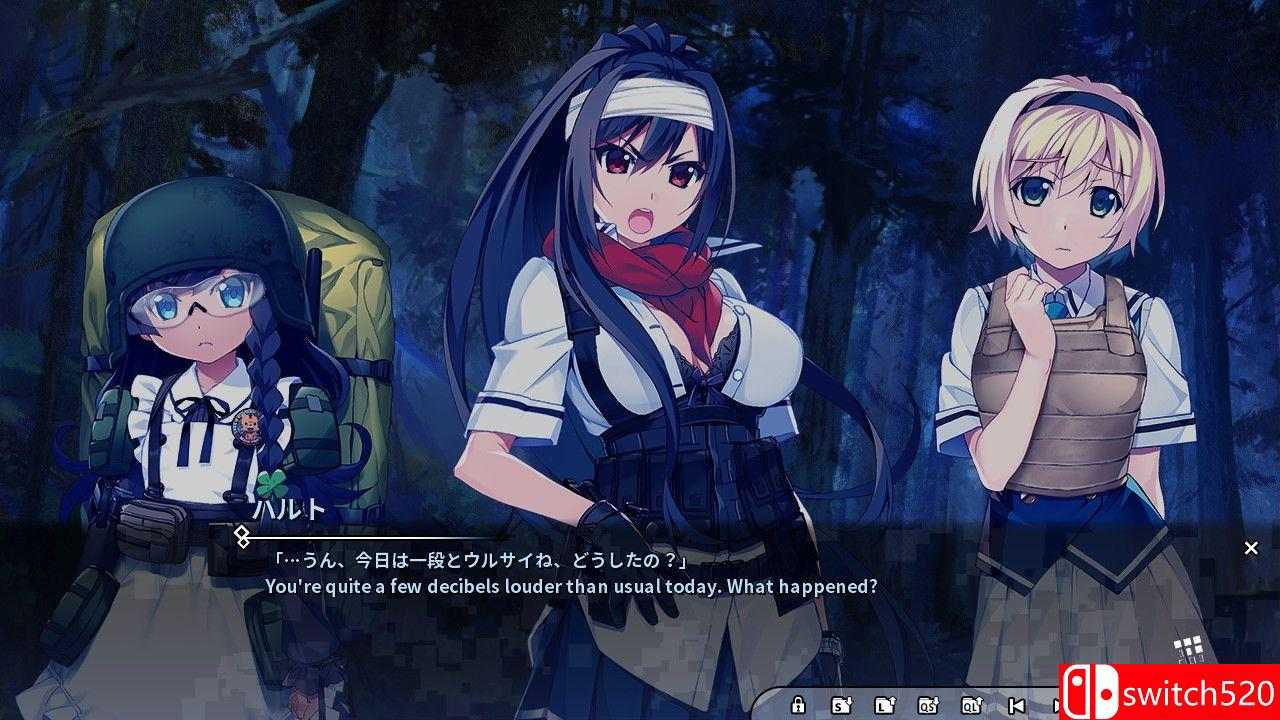The image size is (1280, 720).
Task: Save your game using the S icon
Action: pyautogui.click(x=841, y=705)
